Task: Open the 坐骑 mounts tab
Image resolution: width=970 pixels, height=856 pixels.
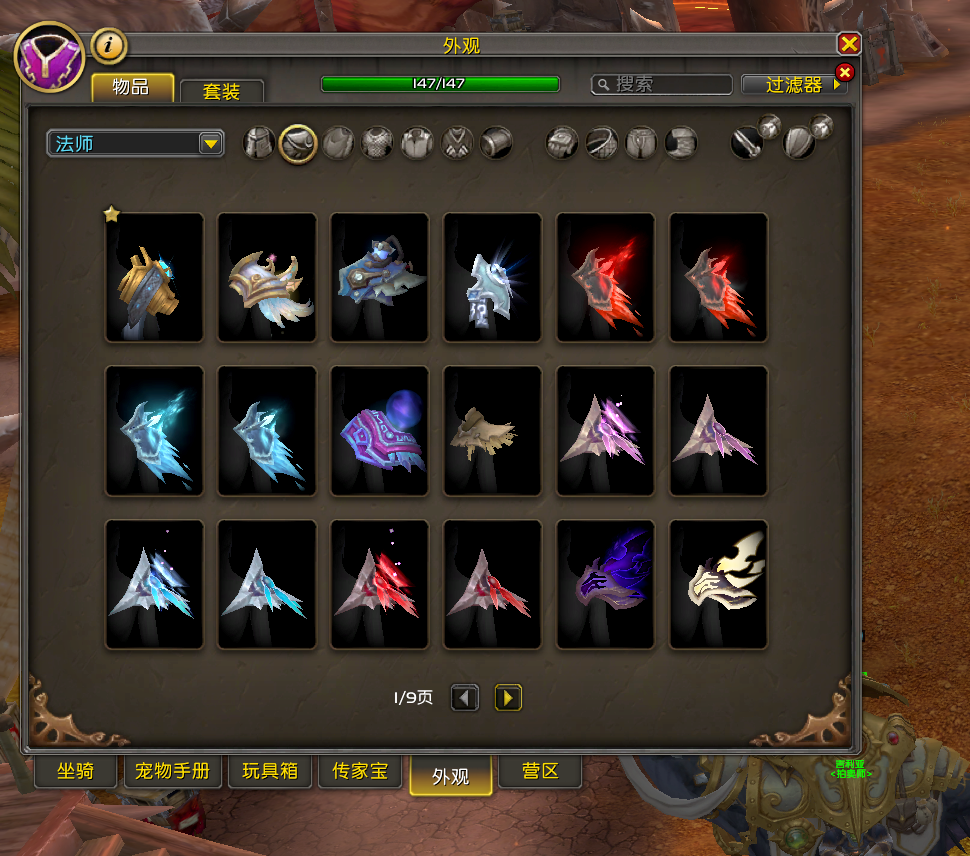Action: coord(76,772)
